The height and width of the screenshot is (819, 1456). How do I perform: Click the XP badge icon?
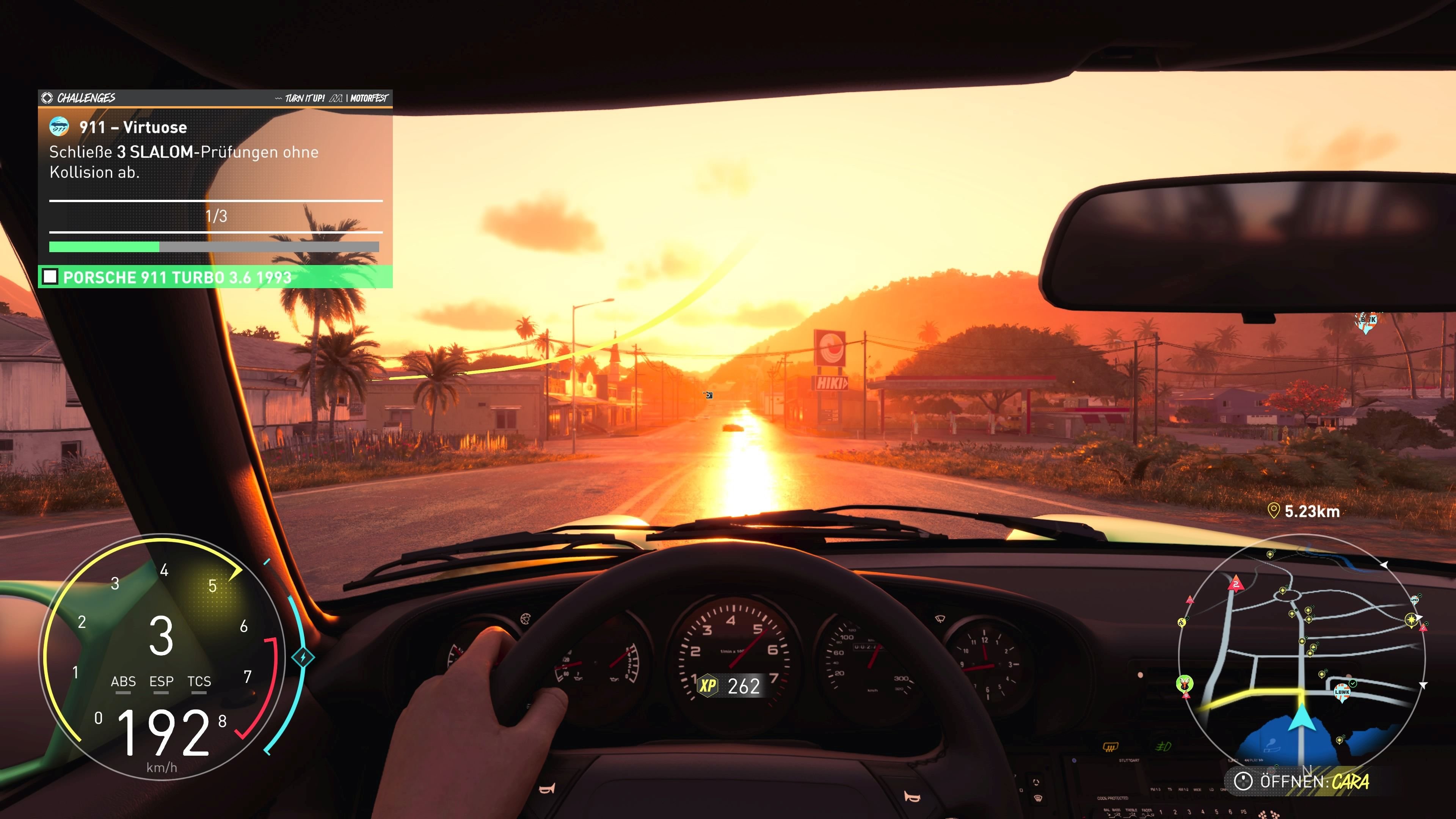(708, 686)
